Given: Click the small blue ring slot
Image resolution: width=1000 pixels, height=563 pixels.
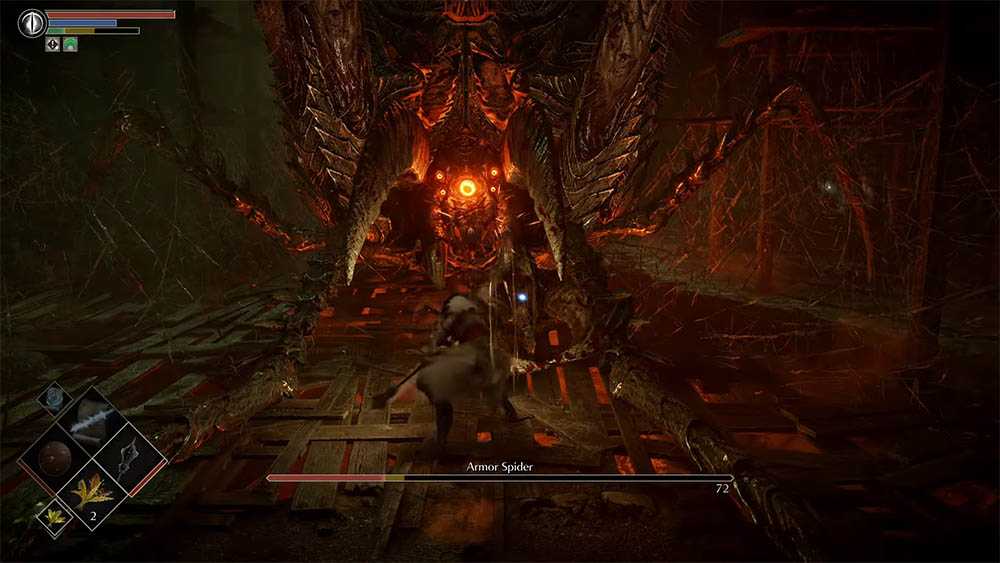Looking at the screenshot, I should 53,397.
